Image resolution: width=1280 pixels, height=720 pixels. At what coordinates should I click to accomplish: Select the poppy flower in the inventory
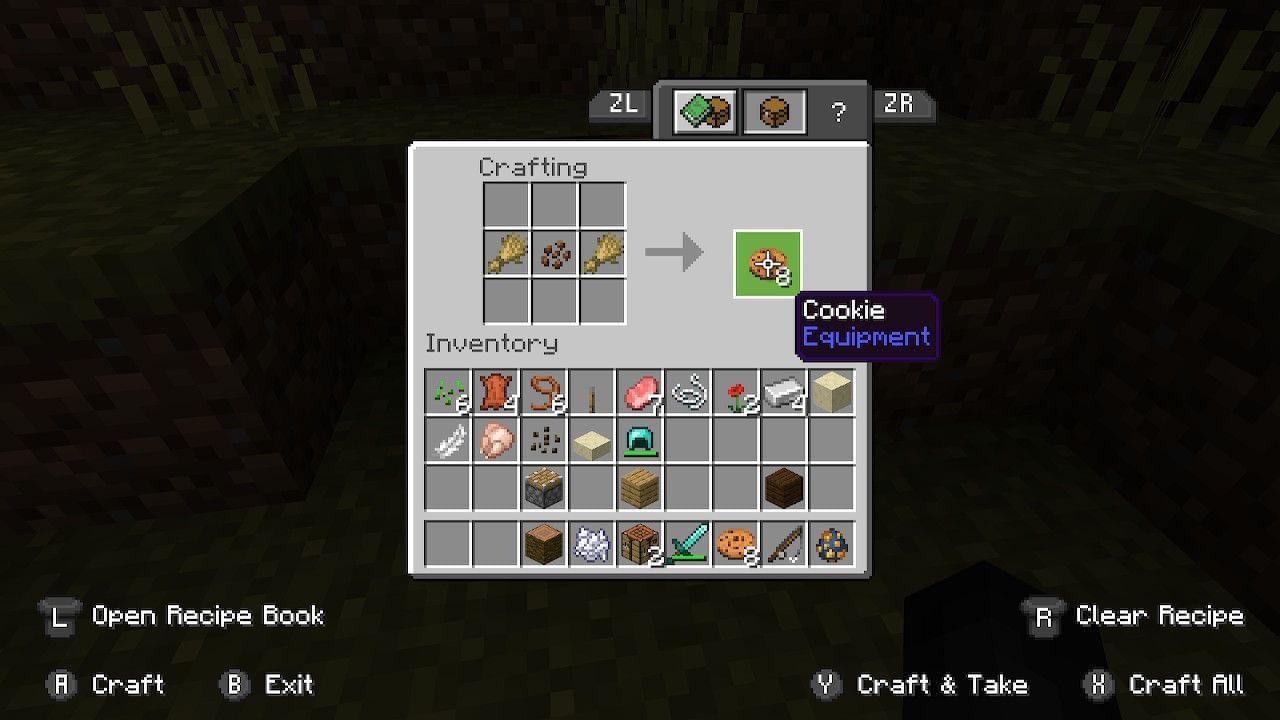pos(736,392)
